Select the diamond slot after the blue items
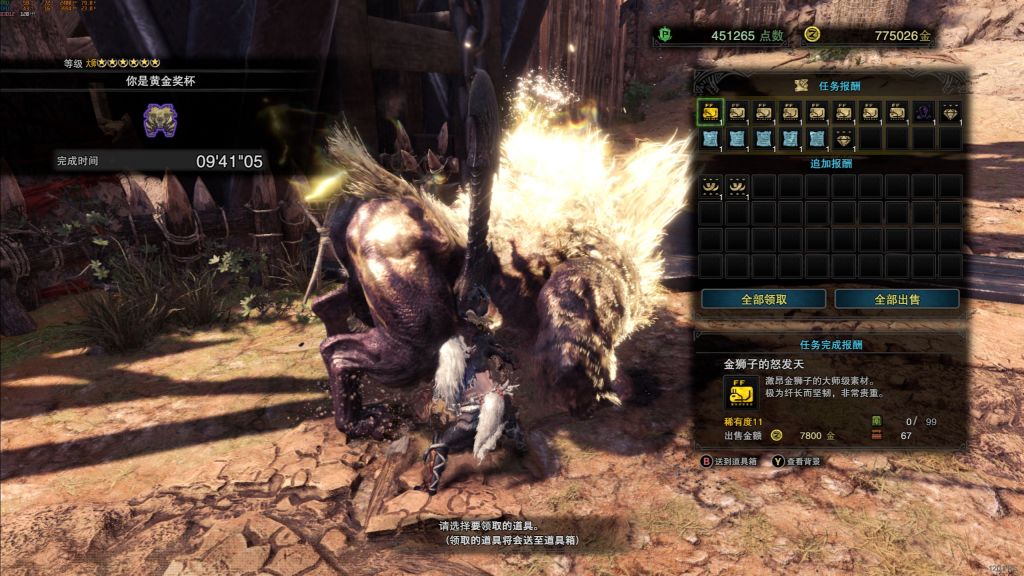1024x576 pixels. (x=844, y=138)
